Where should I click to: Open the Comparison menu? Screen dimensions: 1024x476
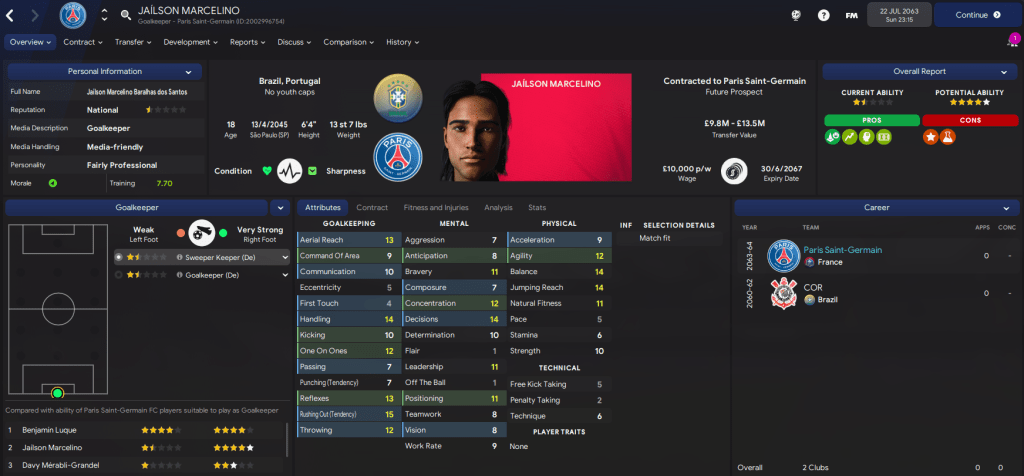tap(348, 42)
